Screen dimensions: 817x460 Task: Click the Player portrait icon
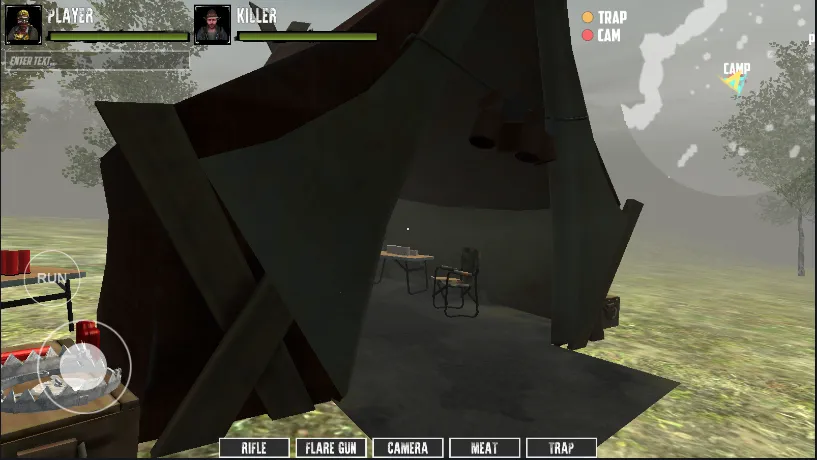24,25
